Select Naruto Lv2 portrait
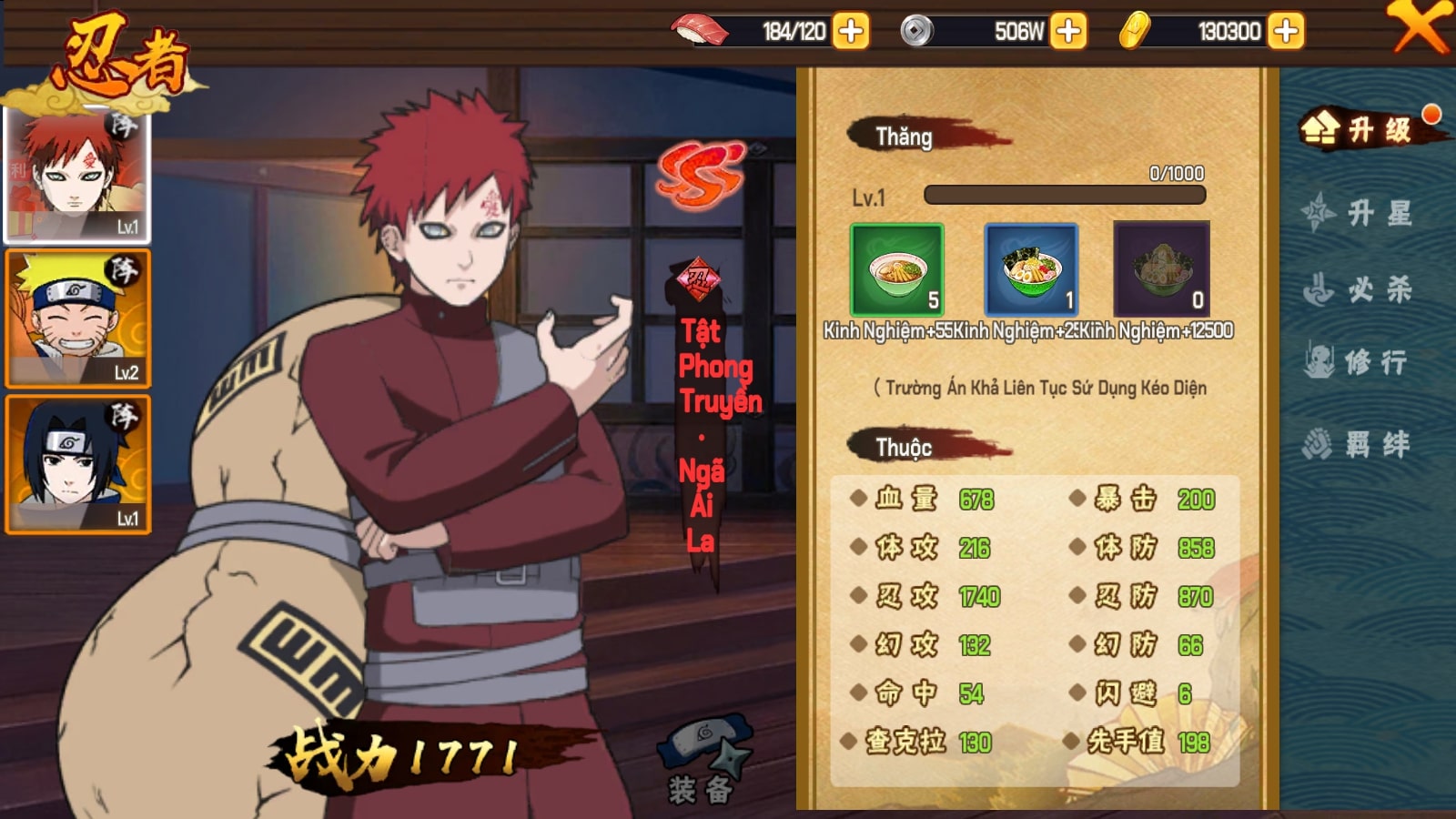The width and height of the screenshot is (1456, 819). pyautogui.click(x=77, y=318)
